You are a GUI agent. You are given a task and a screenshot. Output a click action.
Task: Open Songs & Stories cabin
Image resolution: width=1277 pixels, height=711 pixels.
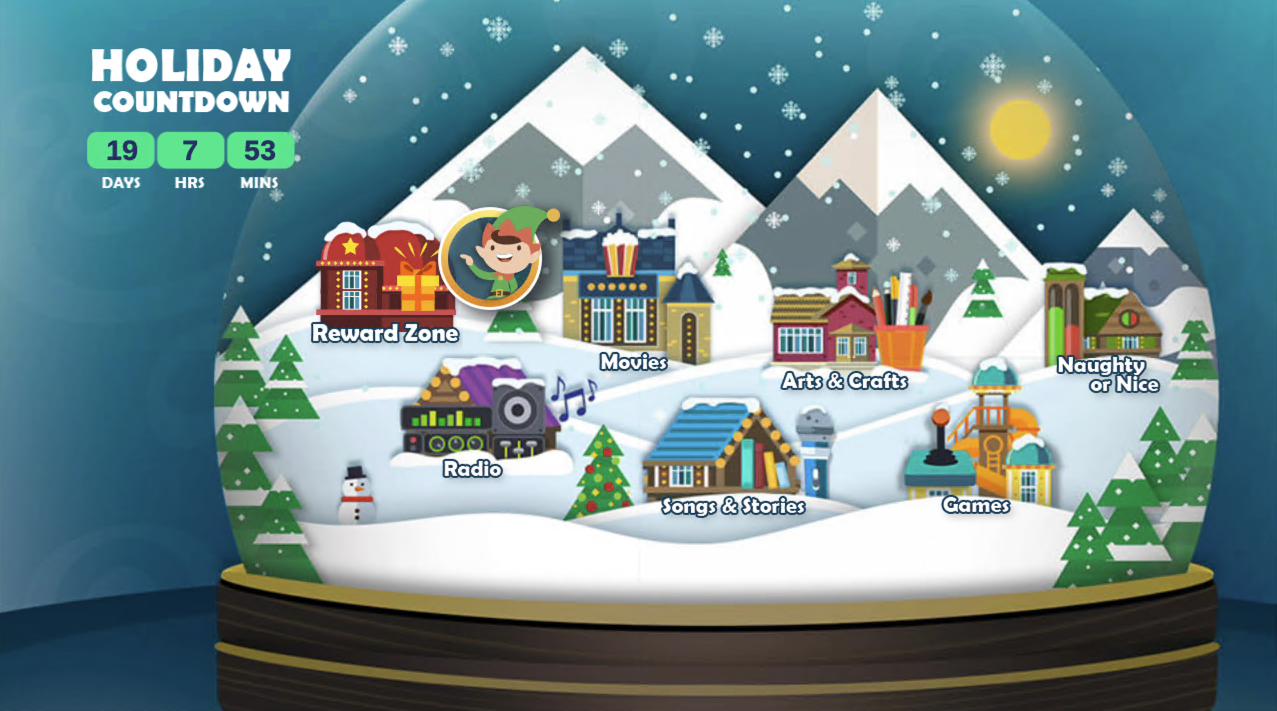pos(725,452)
